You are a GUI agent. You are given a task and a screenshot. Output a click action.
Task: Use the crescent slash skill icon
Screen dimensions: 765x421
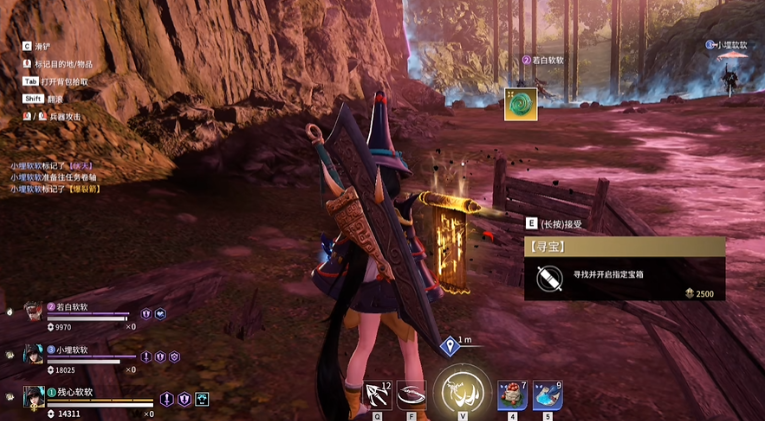411,394
